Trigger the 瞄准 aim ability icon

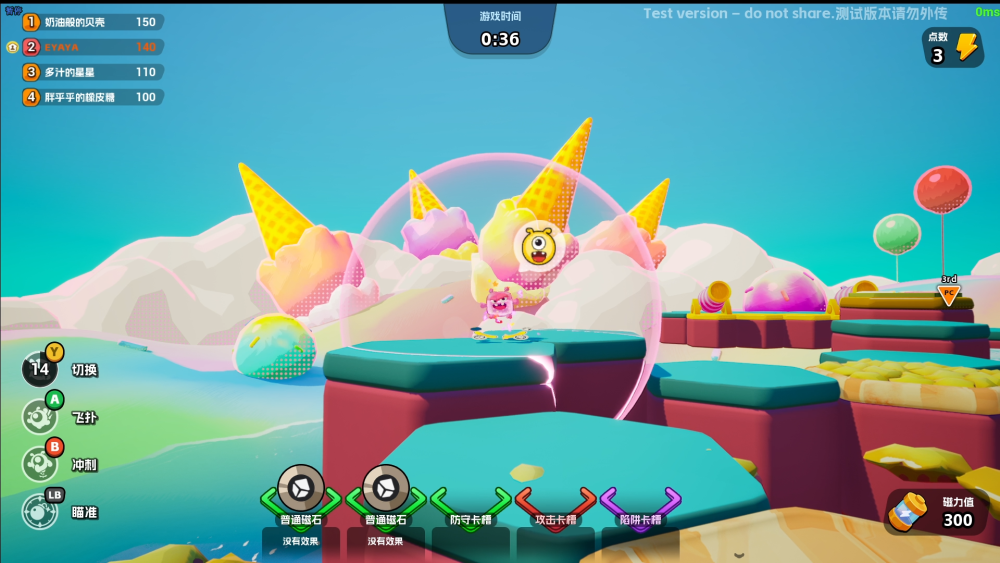(x=40, y=511)
